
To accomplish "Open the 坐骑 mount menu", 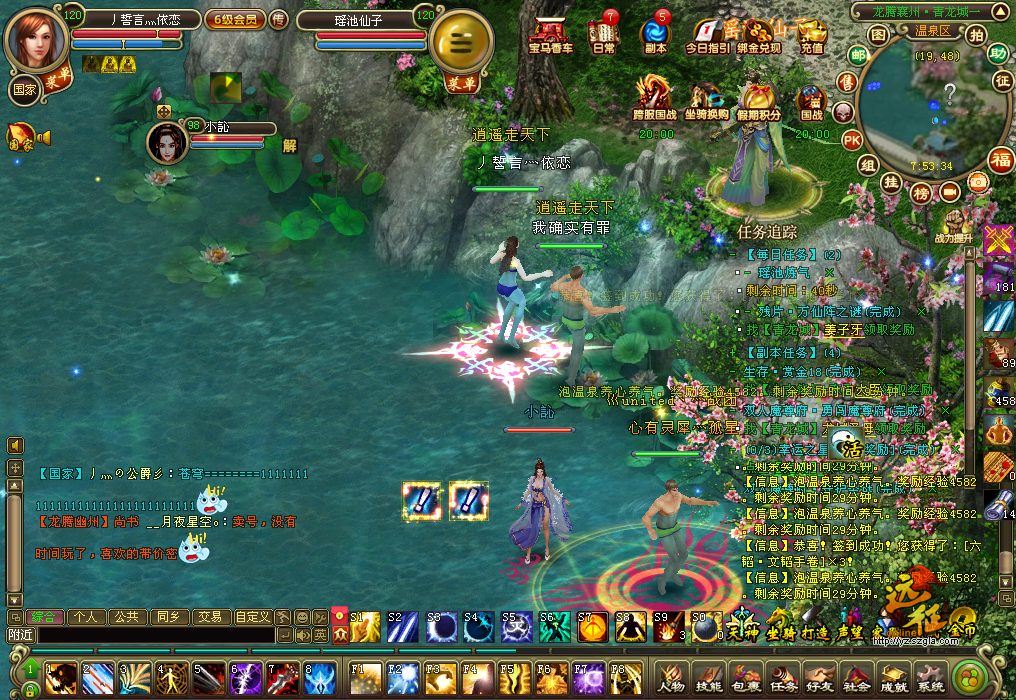I will click(x=780, y=628).
